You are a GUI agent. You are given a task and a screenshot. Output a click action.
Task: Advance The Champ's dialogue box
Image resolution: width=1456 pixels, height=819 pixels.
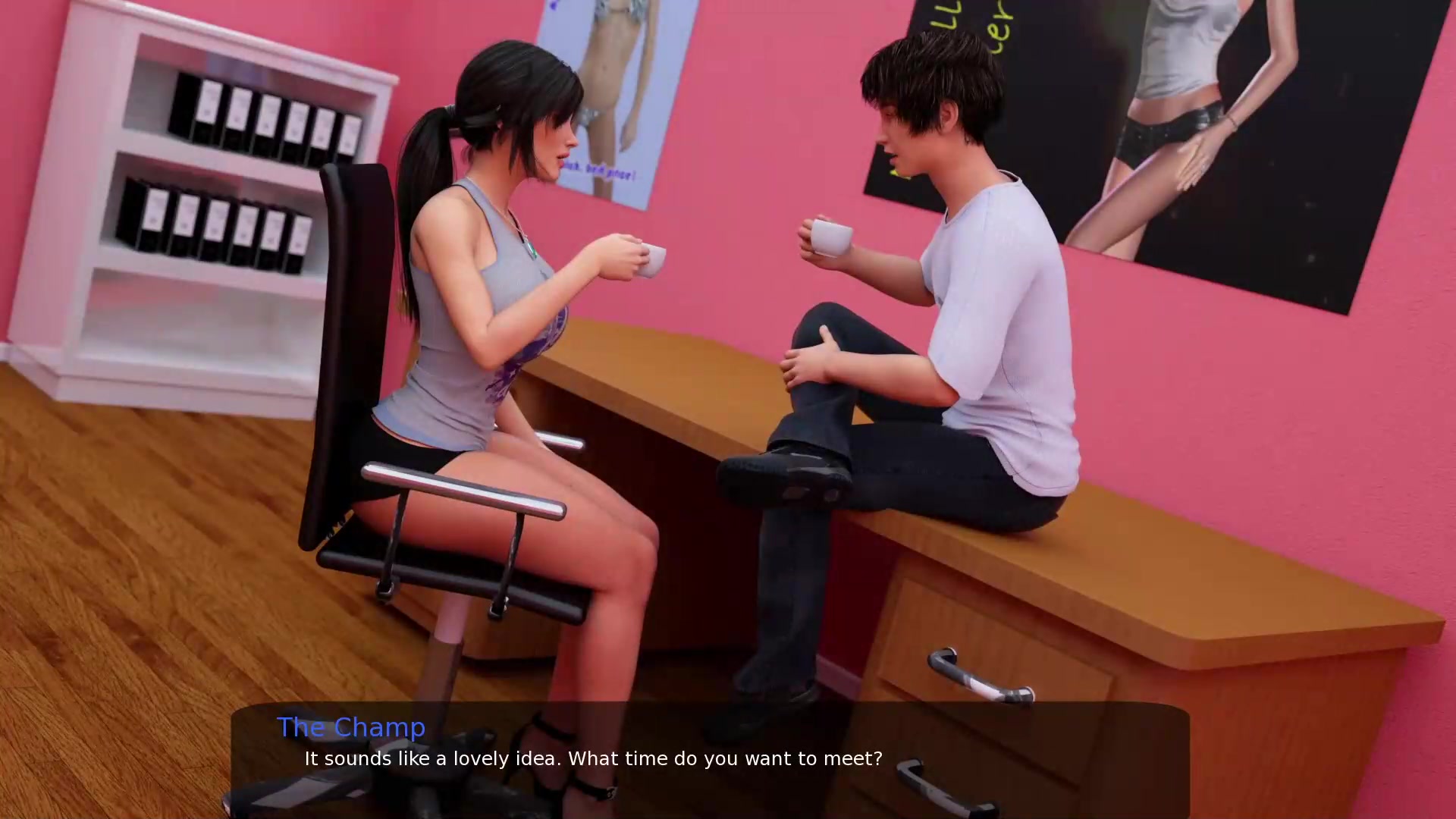[709, 758]
